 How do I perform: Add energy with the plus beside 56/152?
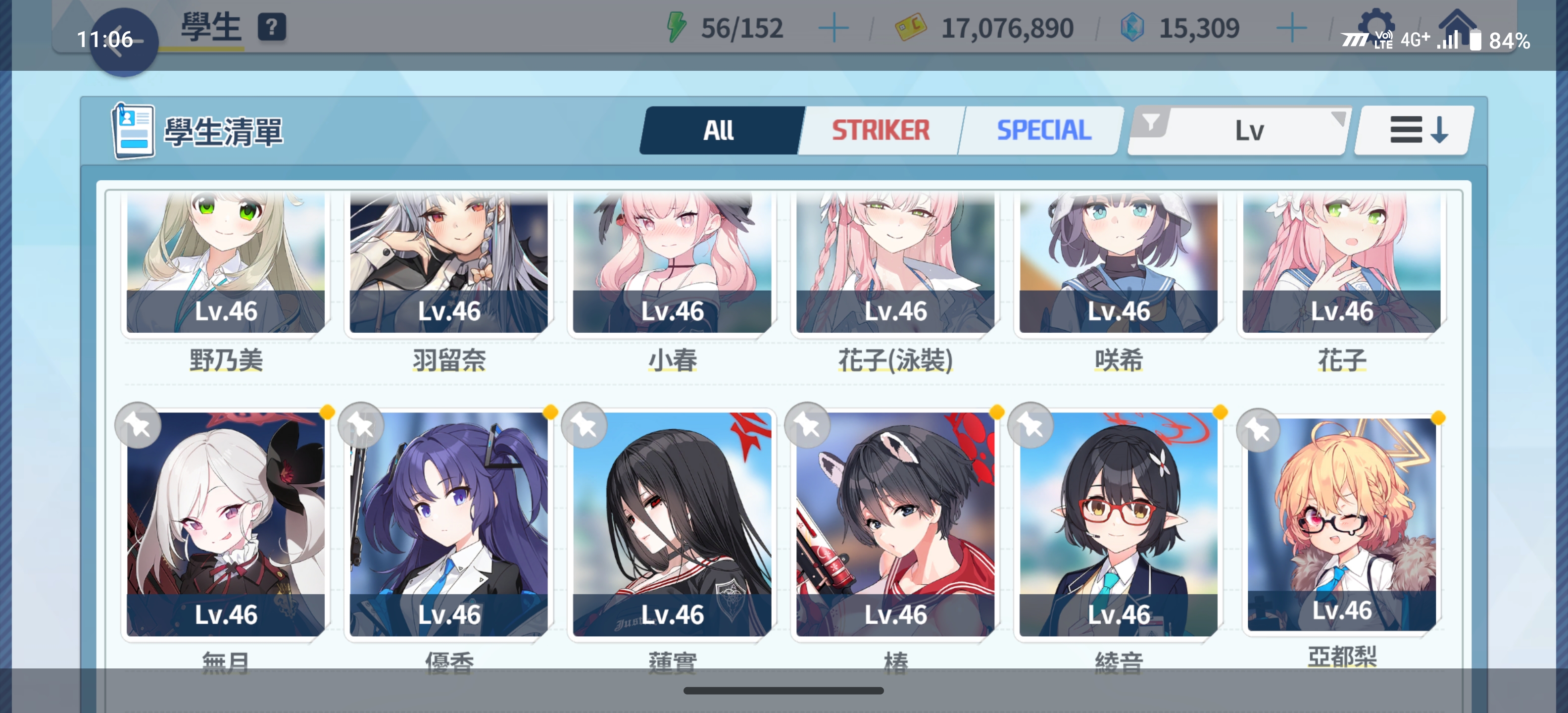coord(833,29)
